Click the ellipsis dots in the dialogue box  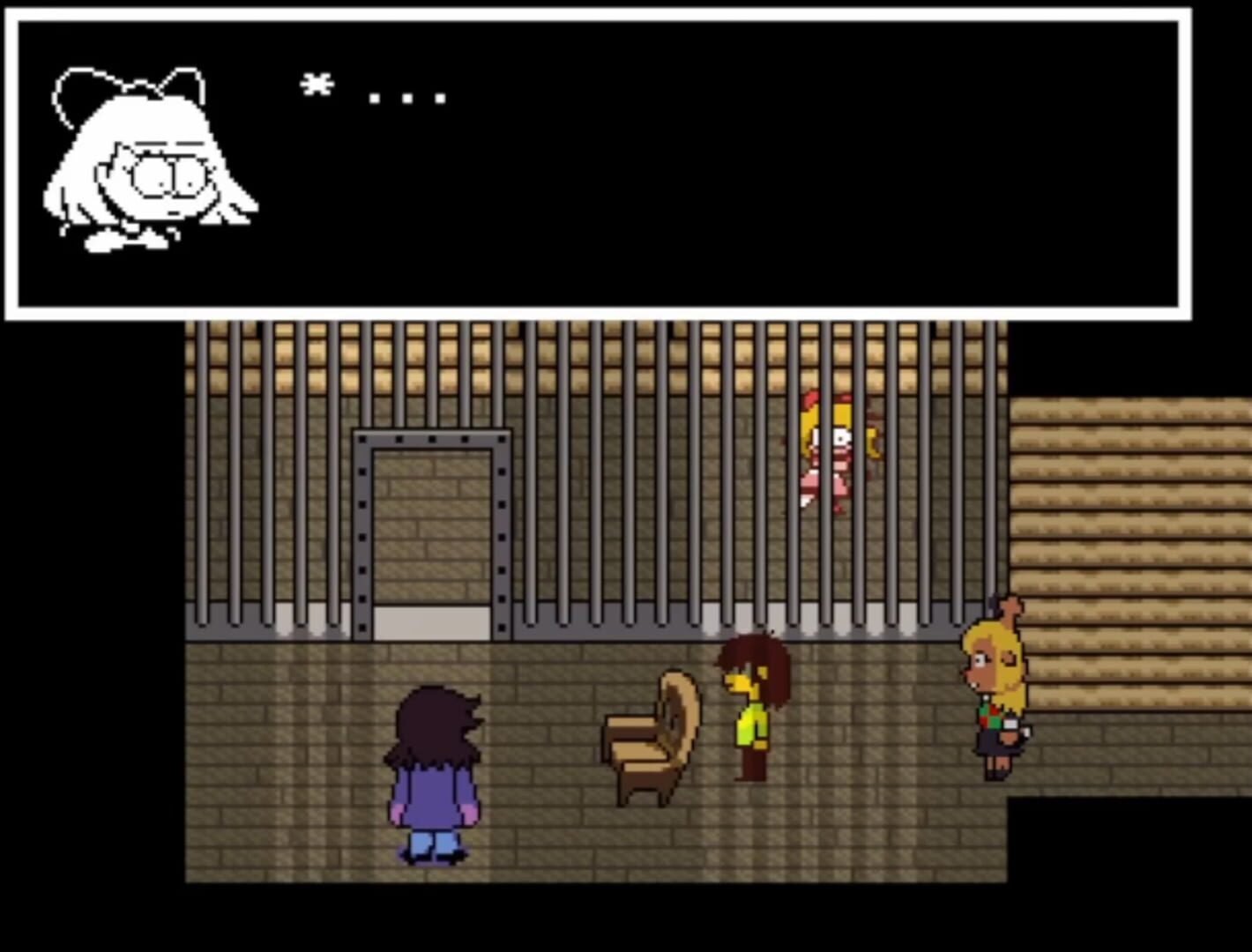406,99
